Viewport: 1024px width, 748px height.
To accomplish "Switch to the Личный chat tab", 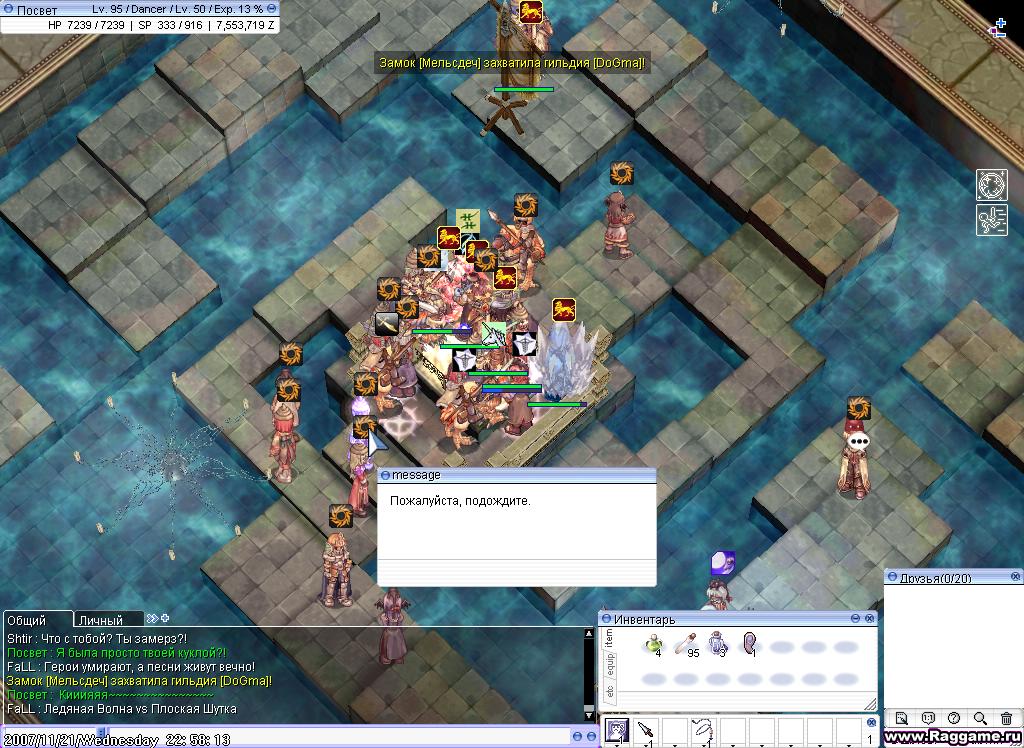I will click(x=100, y=620).
